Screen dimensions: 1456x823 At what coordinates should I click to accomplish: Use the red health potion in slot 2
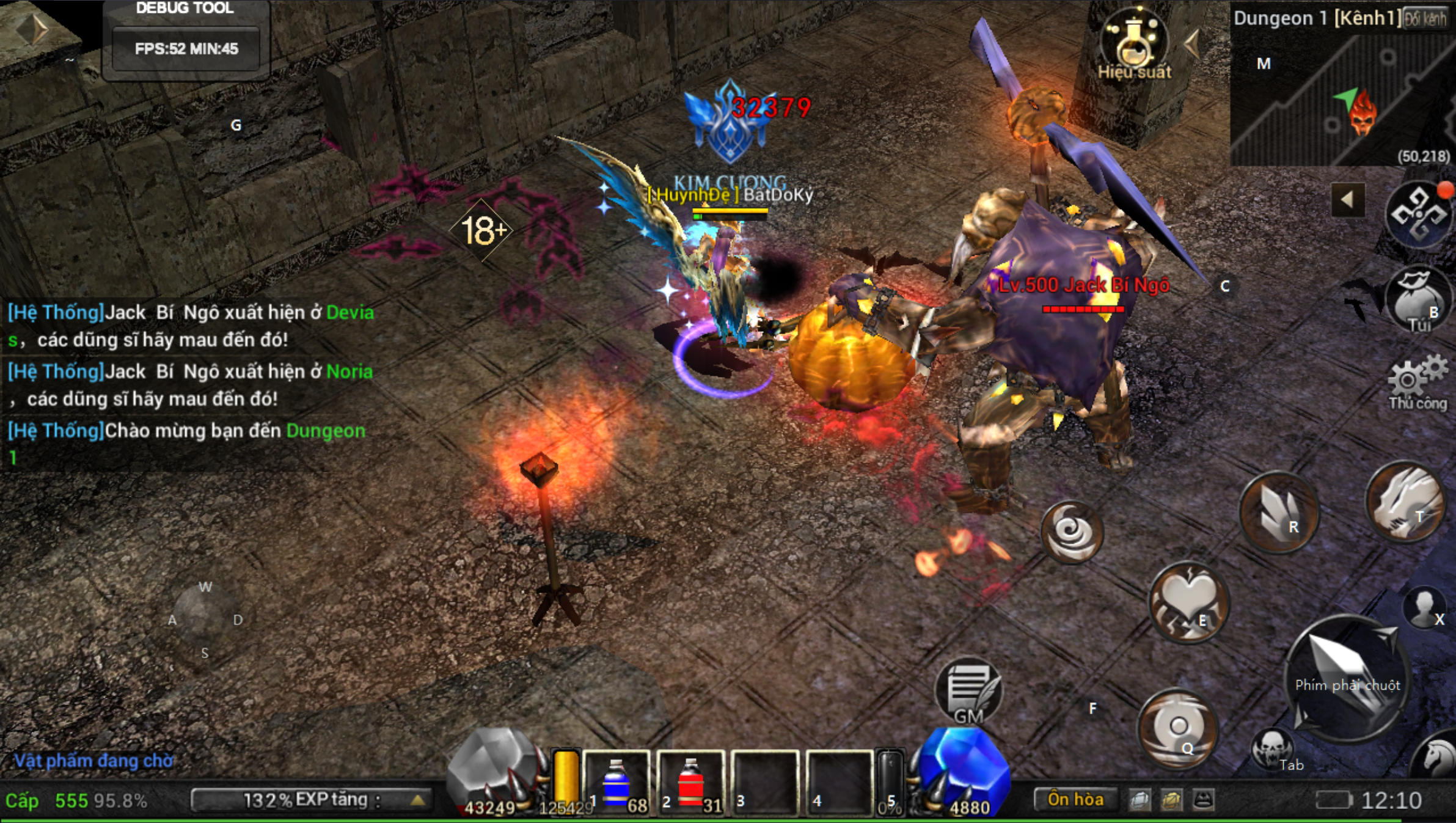pyautogui.click(x=691, y=783)
